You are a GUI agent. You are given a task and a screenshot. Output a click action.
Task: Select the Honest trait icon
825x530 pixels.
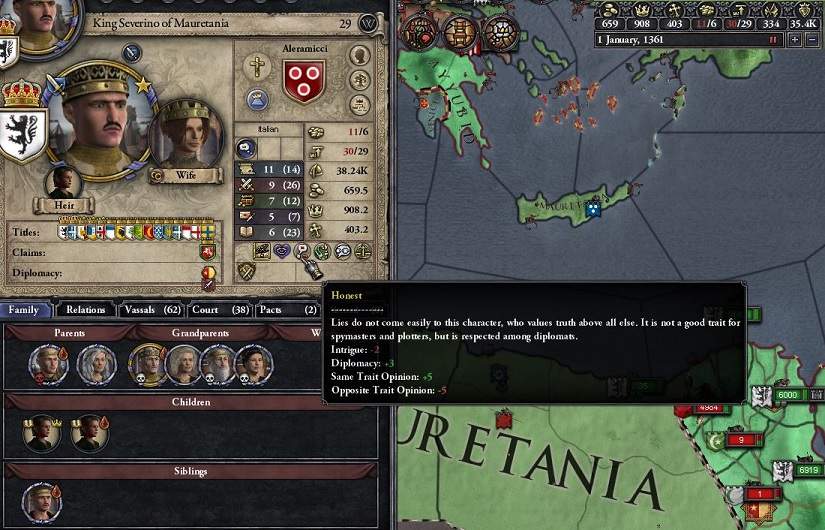(303, 252)
